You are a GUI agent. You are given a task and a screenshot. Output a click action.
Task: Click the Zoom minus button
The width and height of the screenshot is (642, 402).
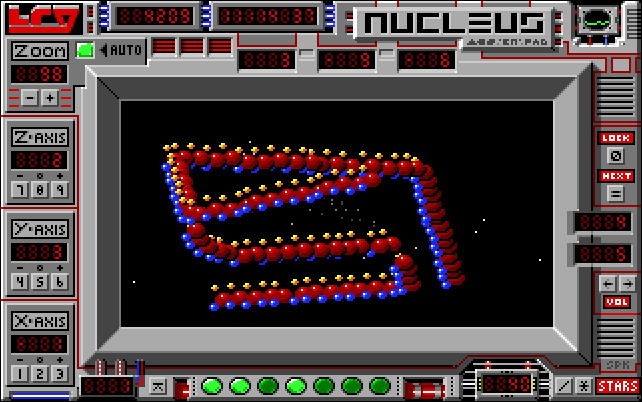30,97
